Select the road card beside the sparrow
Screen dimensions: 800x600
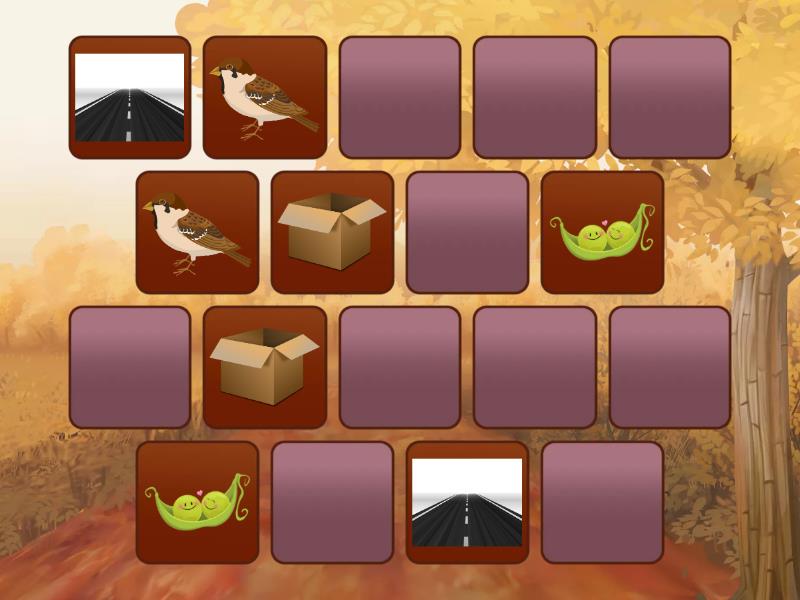[x=130, y=97]
